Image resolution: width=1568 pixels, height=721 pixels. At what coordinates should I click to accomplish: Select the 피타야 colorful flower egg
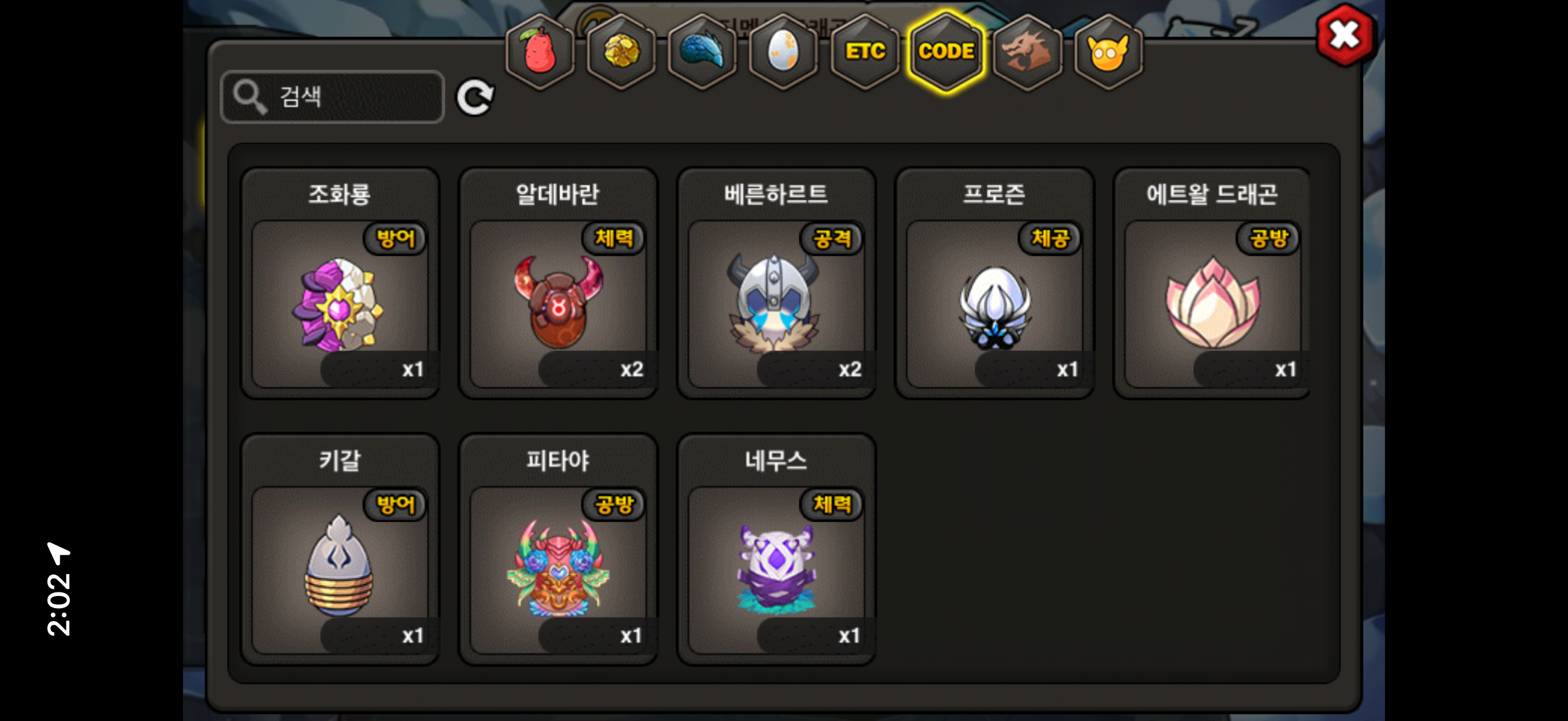558,570
